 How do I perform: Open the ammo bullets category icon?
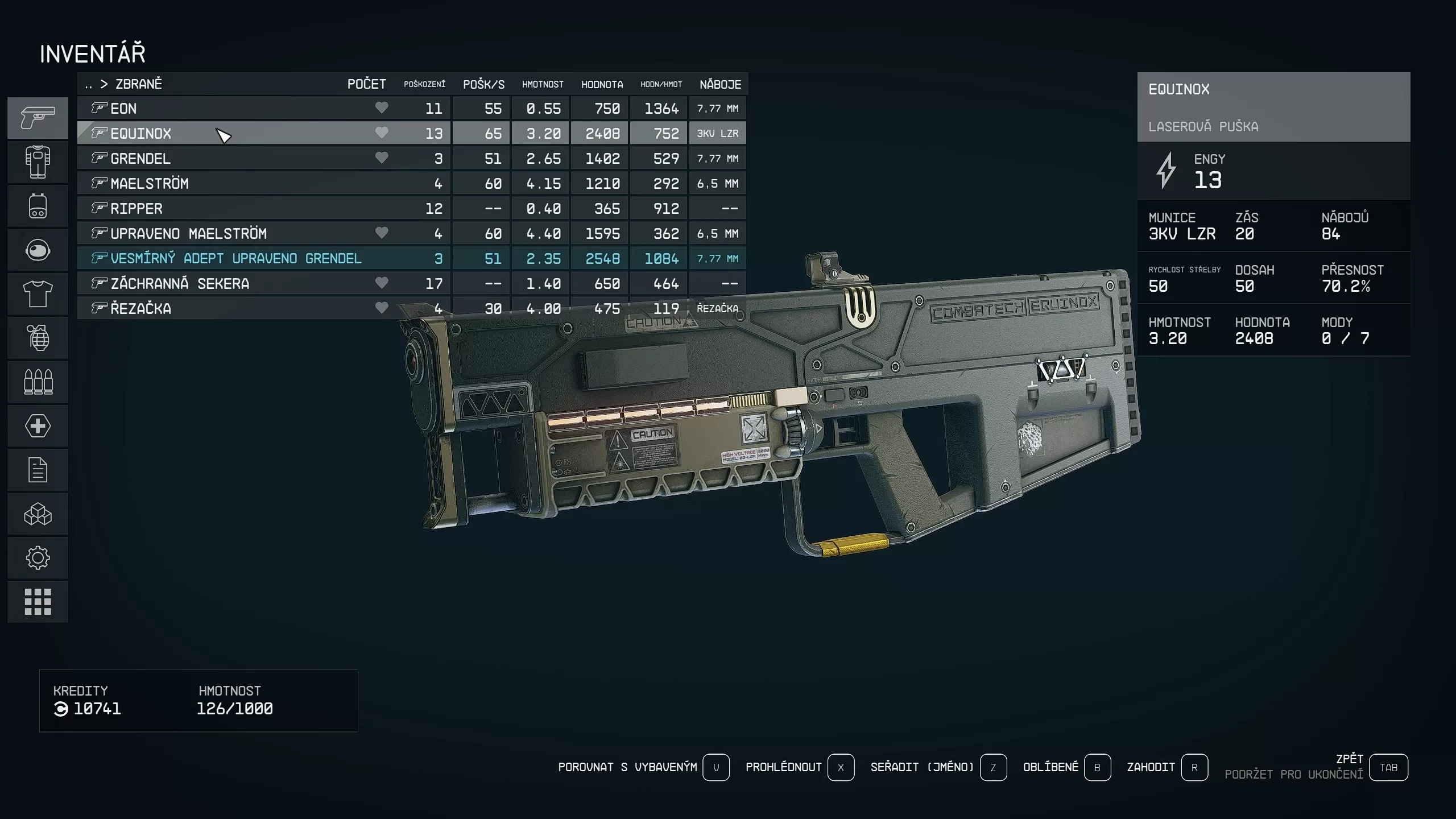pyautogui.click(x=37, y=382)
